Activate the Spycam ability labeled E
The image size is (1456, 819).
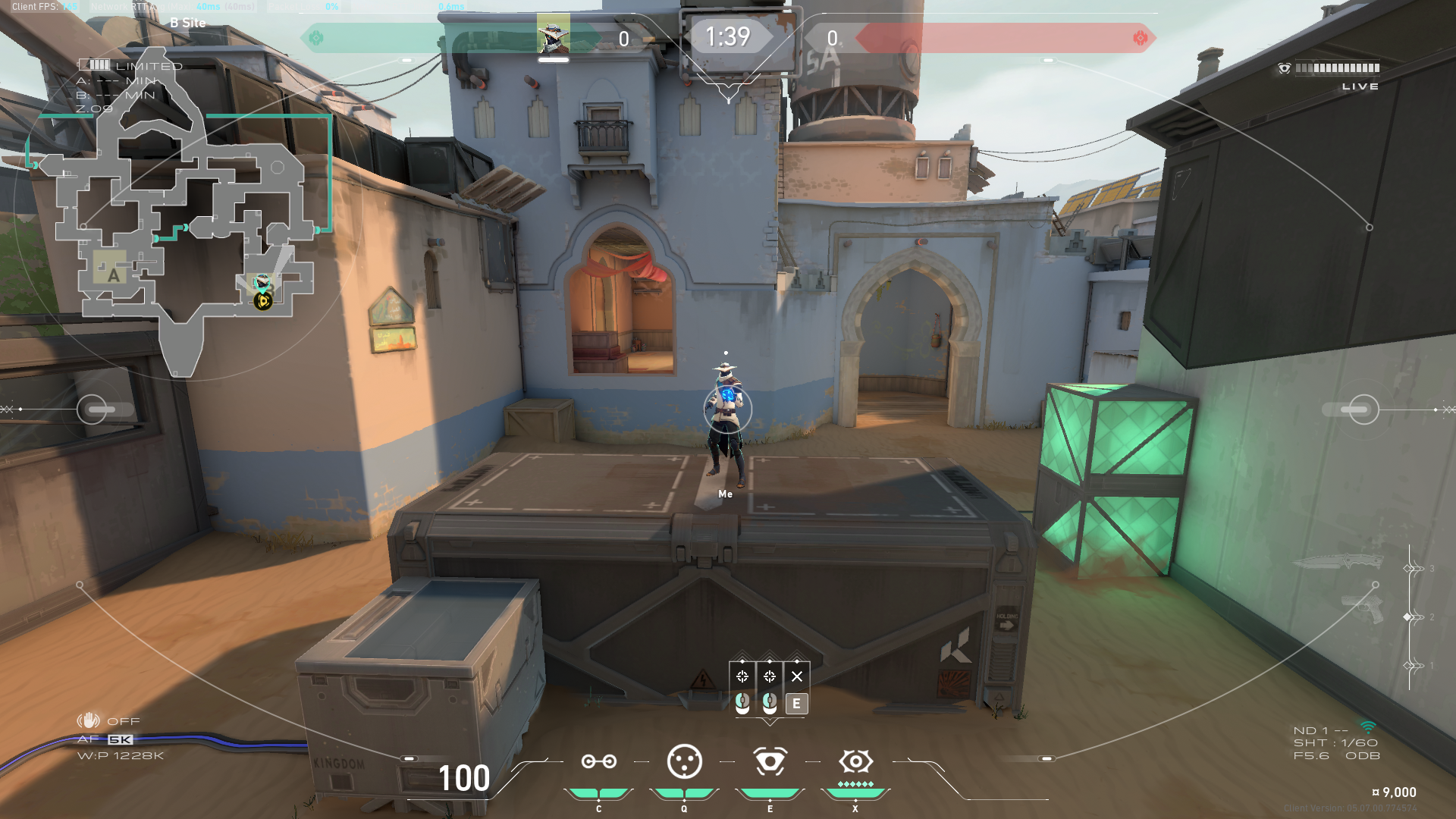pos(769,761)
